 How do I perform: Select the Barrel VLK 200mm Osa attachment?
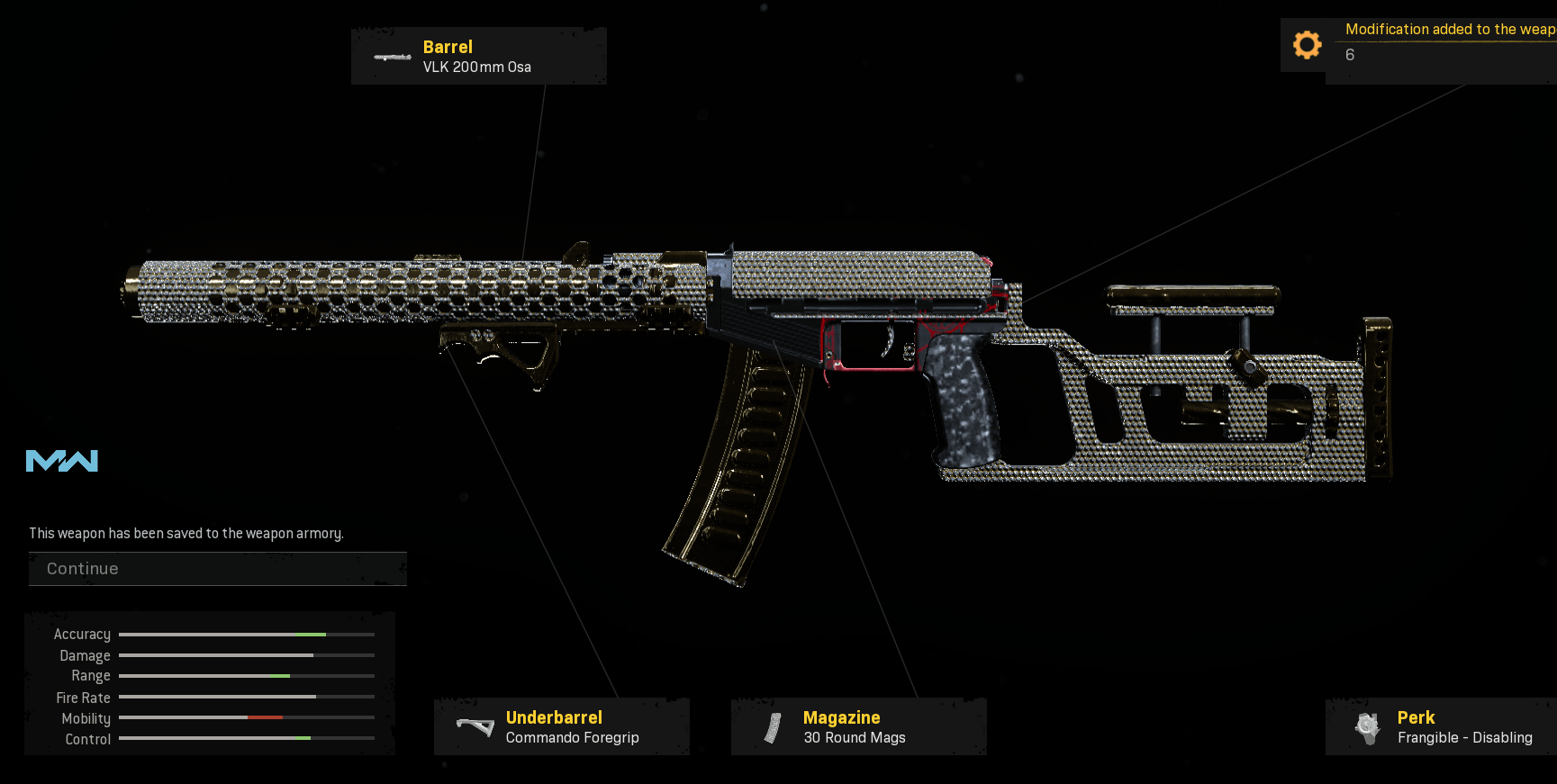[x=478, y=56]
